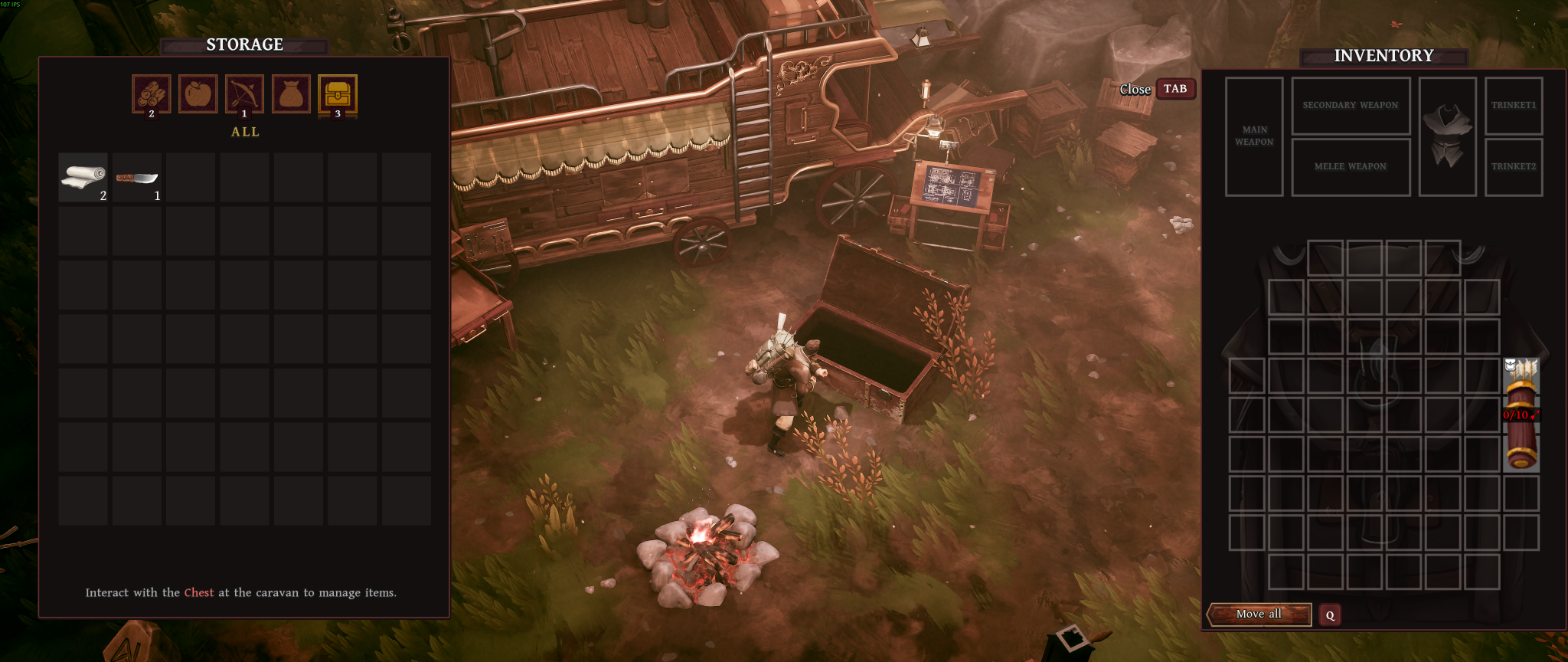Show the sack category tab

[291, 94]
